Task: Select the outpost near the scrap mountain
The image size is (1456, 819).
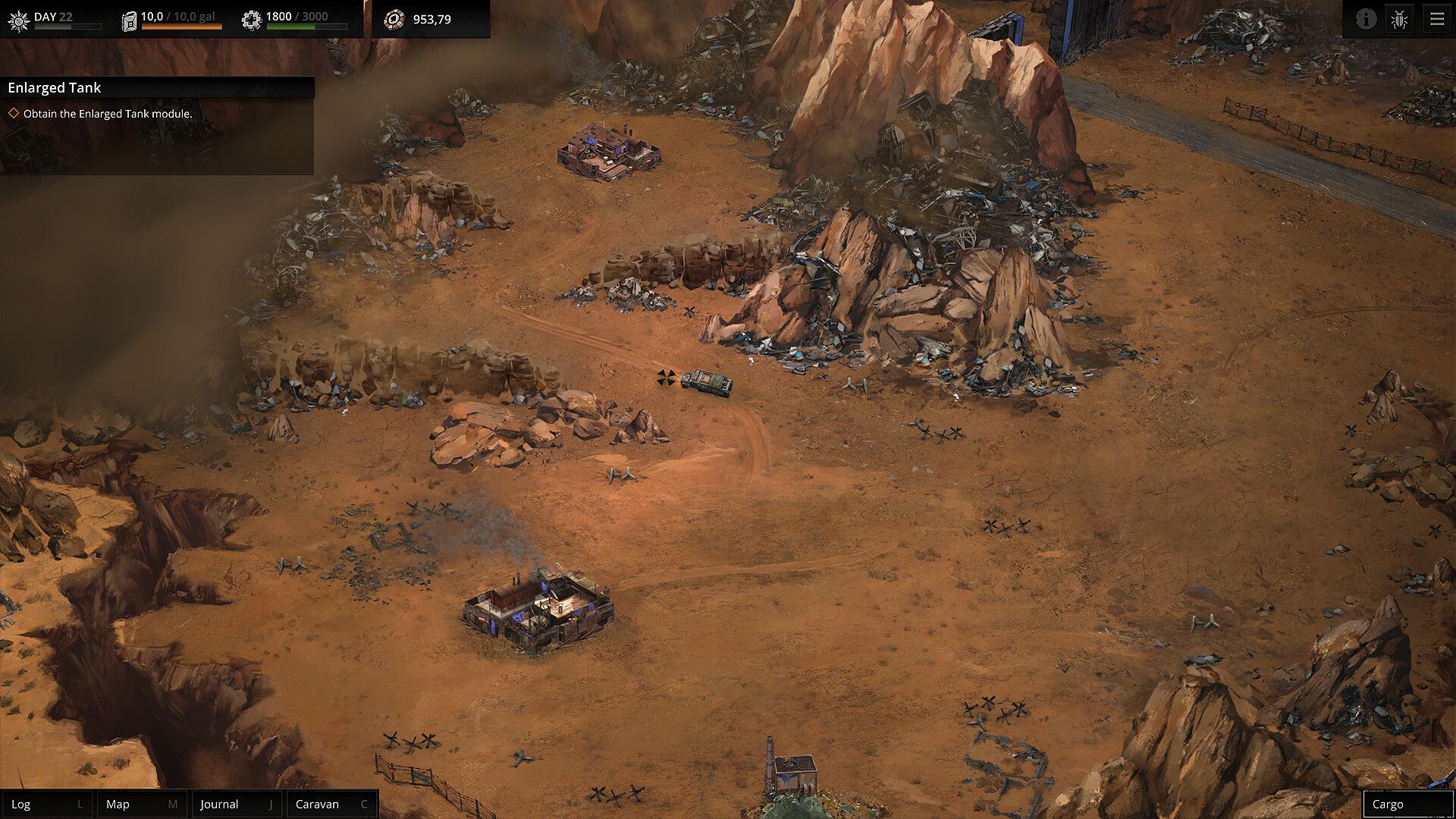Action: click(610, 152)
